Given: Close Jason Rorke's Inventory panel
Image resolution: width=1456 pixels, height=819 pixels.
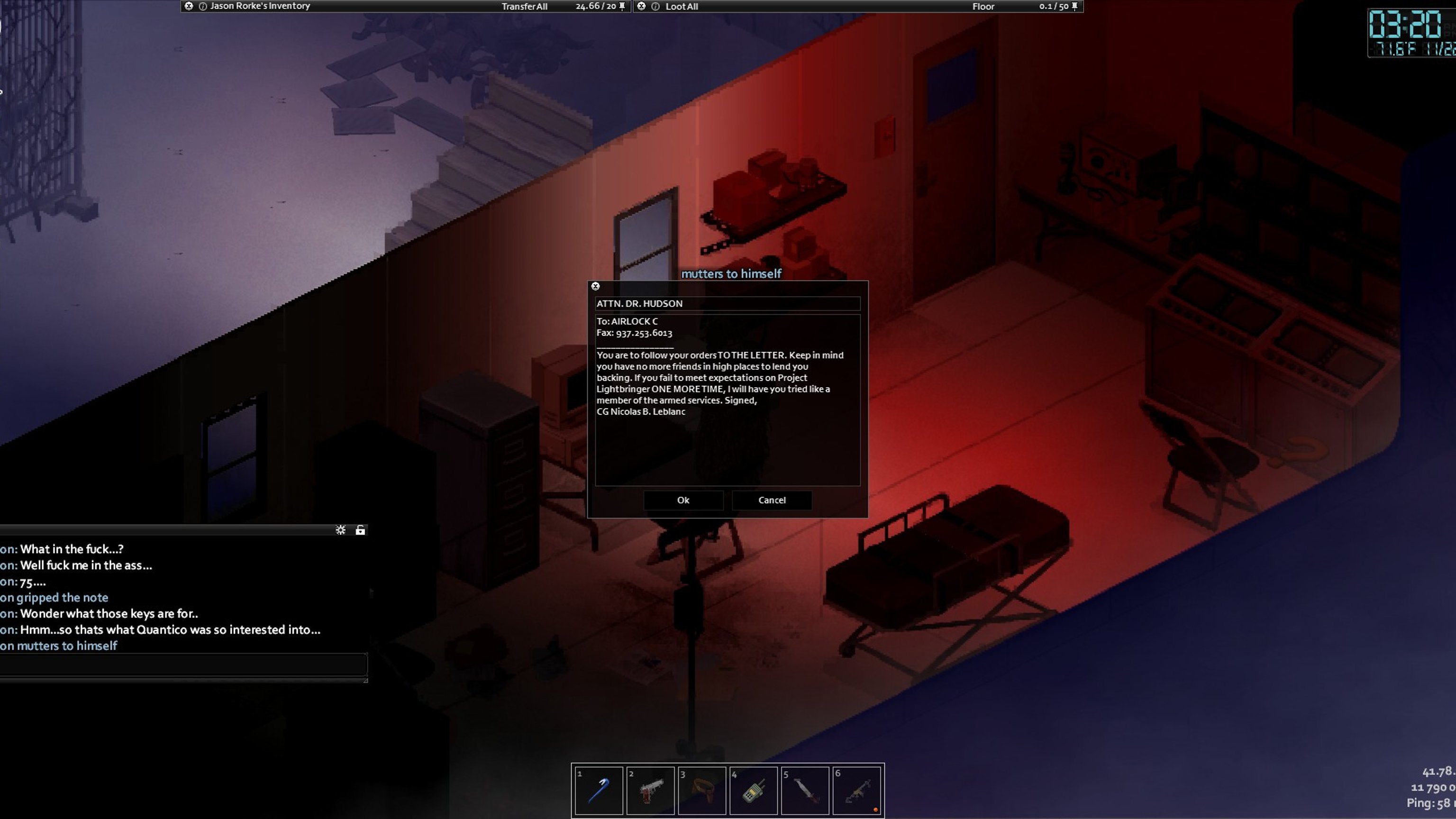Looking at the screenshot, I should pyautogui.click(x=189, y=6).
